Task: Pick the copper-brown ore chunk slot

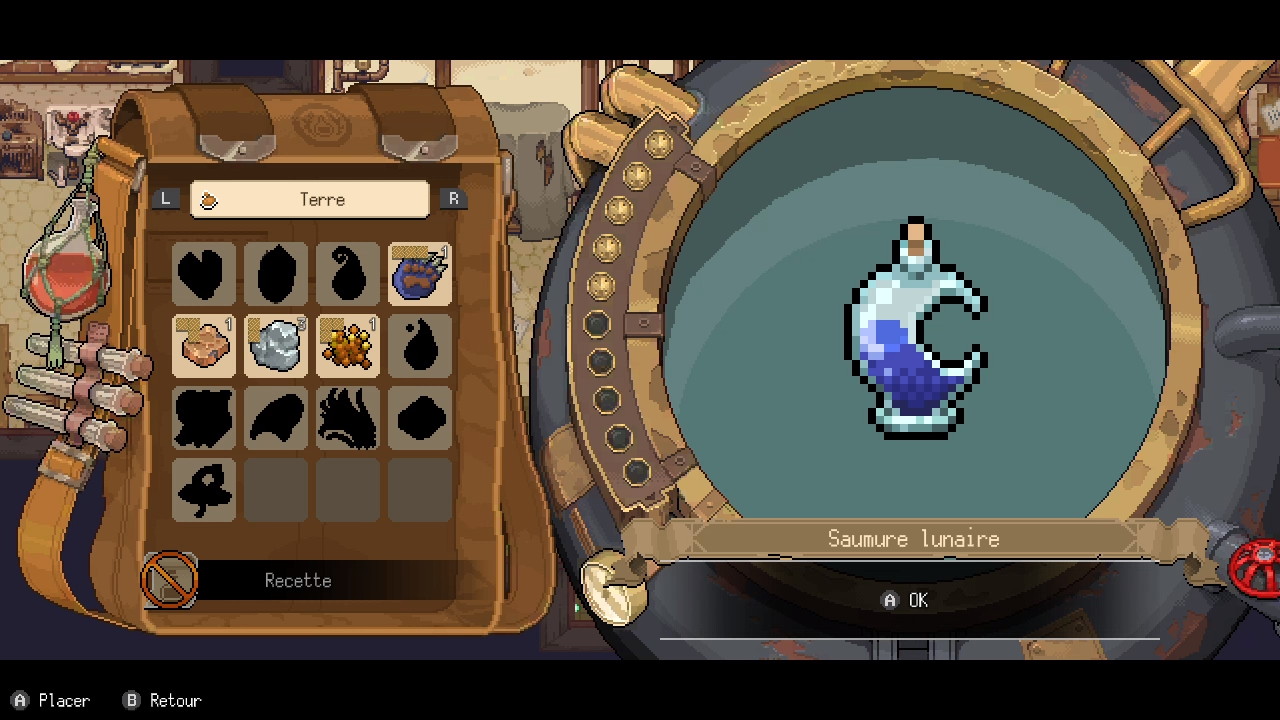Action: click(x=204, y=346)
